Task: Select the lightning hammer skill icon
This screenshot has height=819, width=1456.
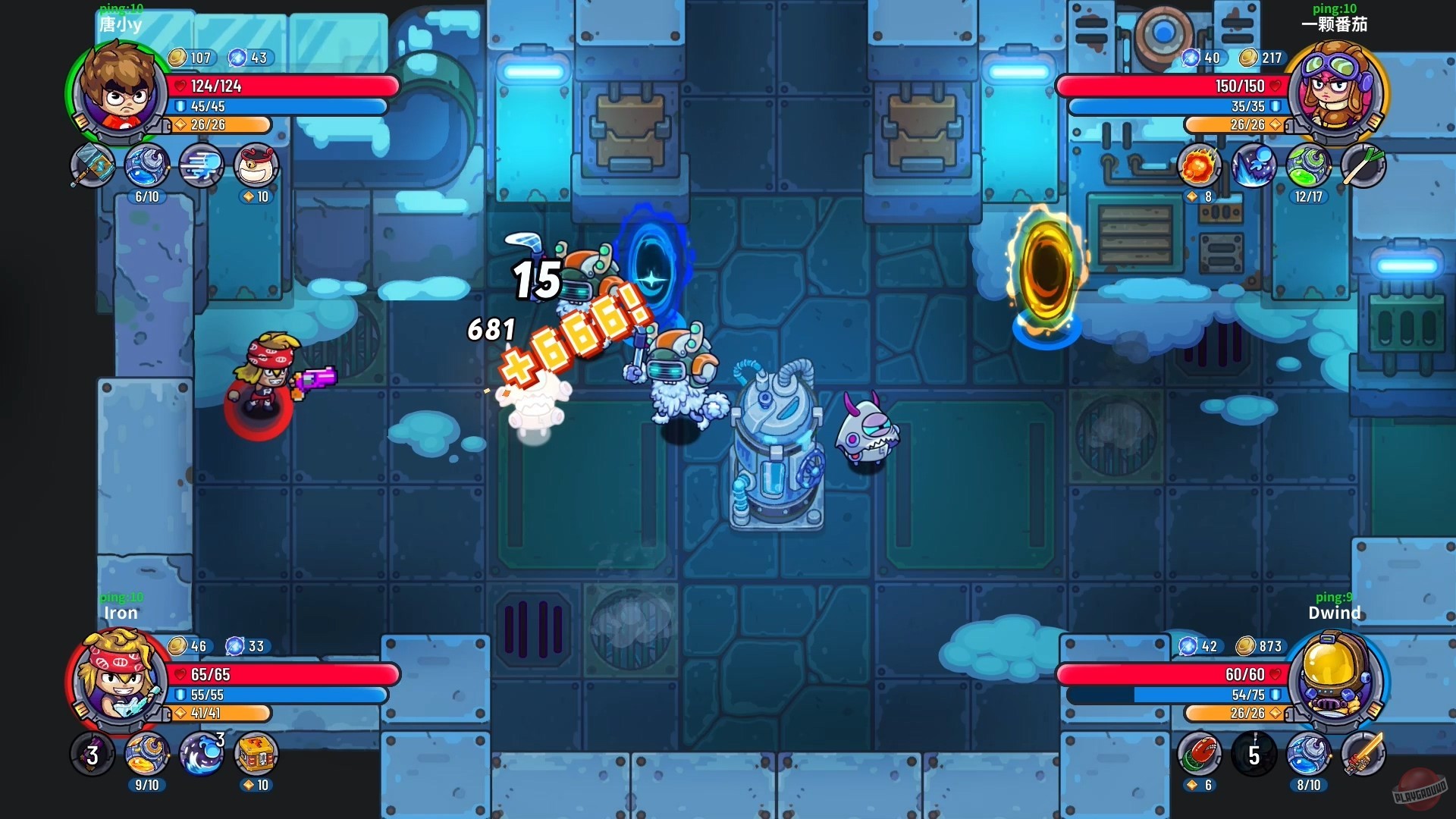Action: [93, 167]
